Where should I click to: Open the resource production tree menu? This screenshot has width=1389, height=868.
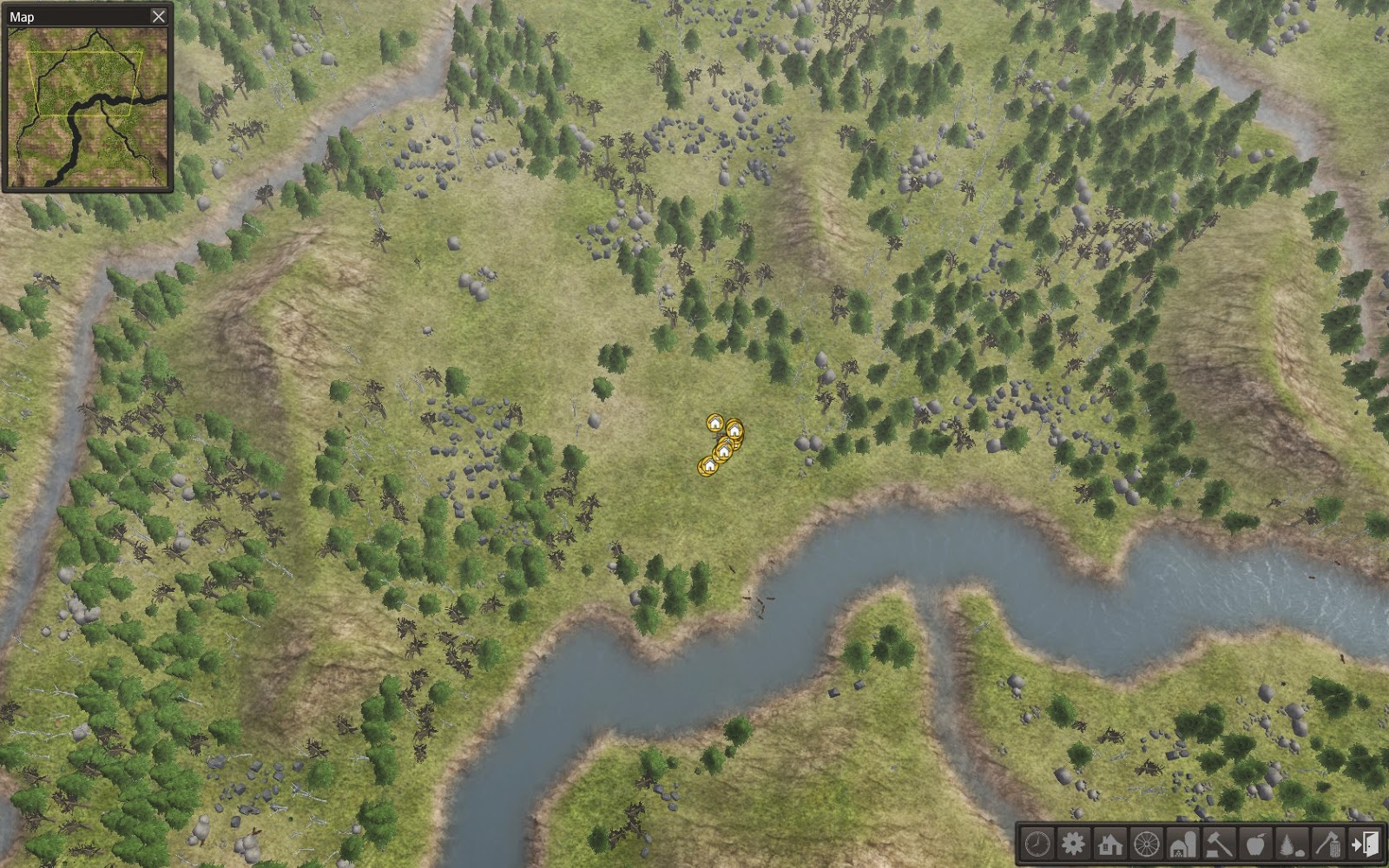[x=1291, y=844]
